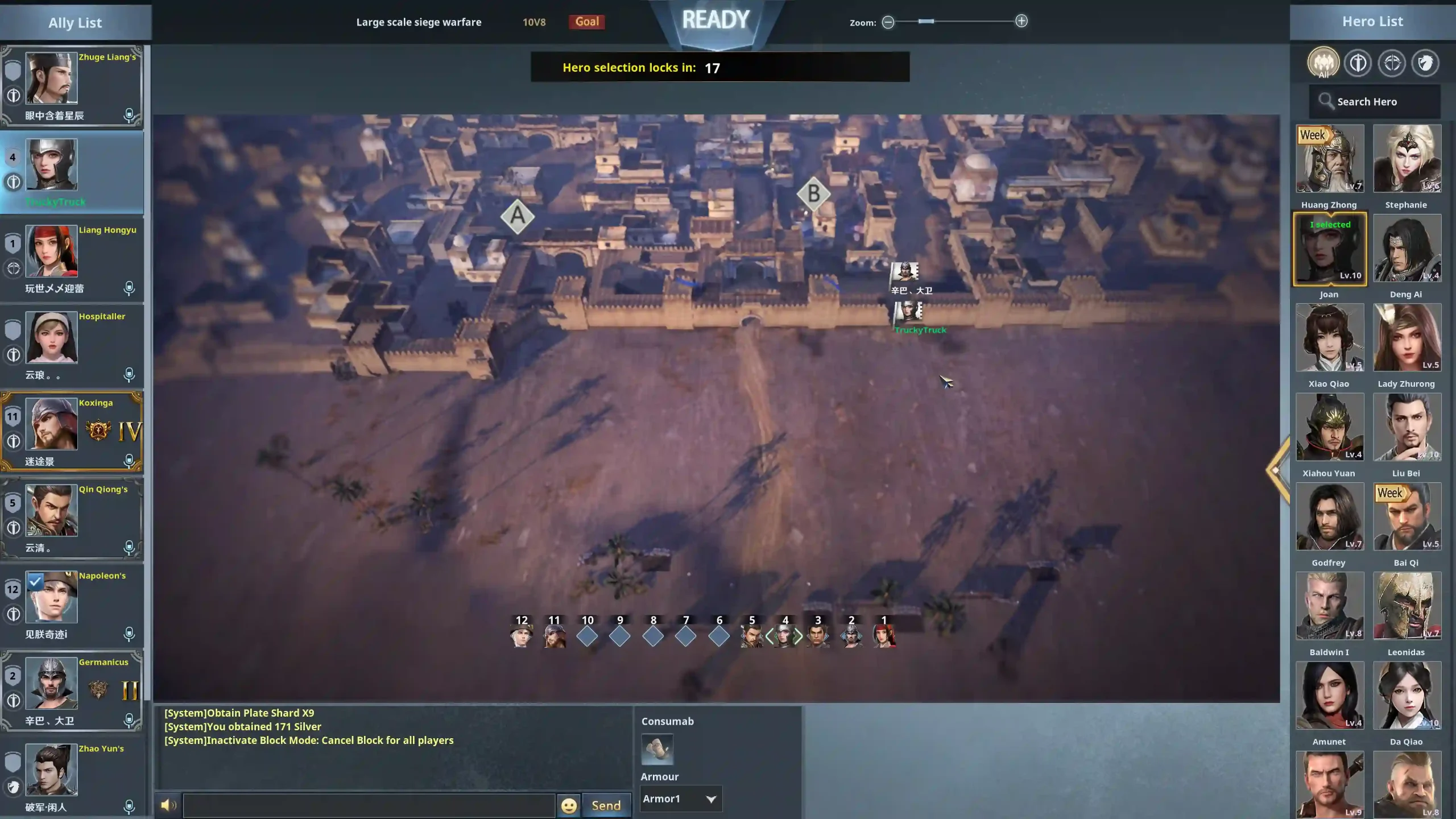
Task: Open the Goal info button
Action: (x=586, y=22)
